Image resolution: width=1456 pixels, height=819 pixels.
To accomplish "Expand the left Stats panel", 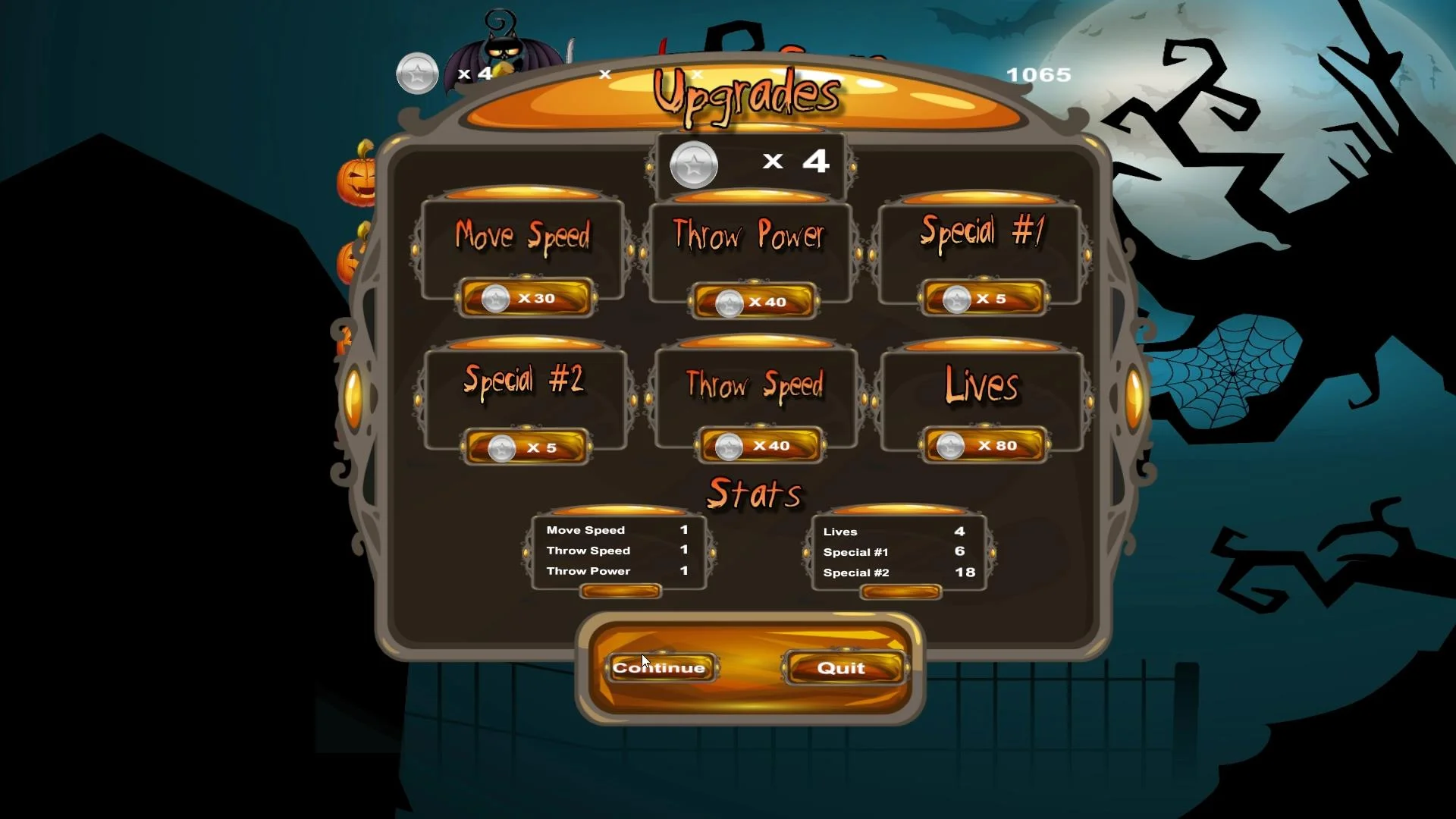I will (x=619, y=592).
